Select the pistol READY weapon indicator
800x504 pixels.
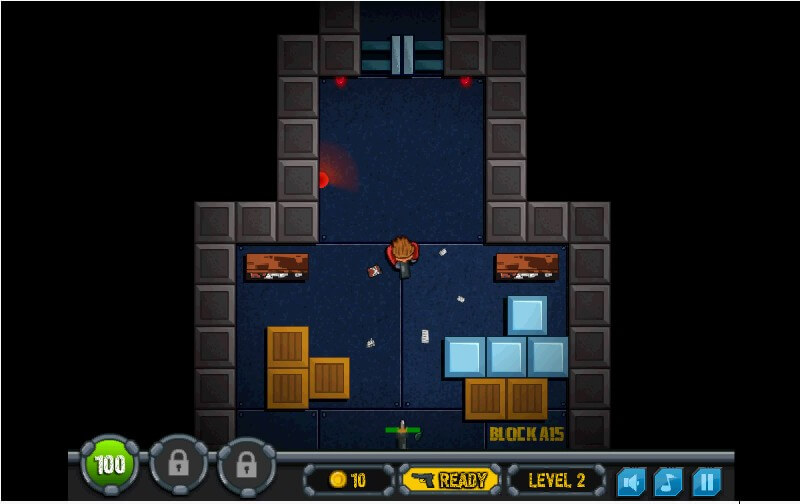tap(450, 480)
